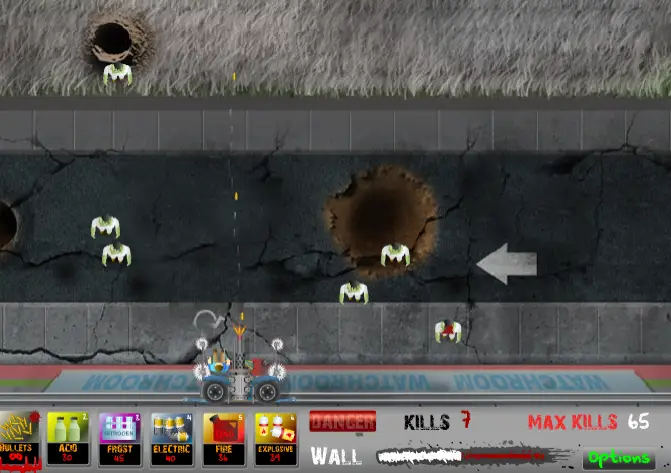Equip the Explosive ammo slot
Screen dimensions: 671x473
(275, 439)
